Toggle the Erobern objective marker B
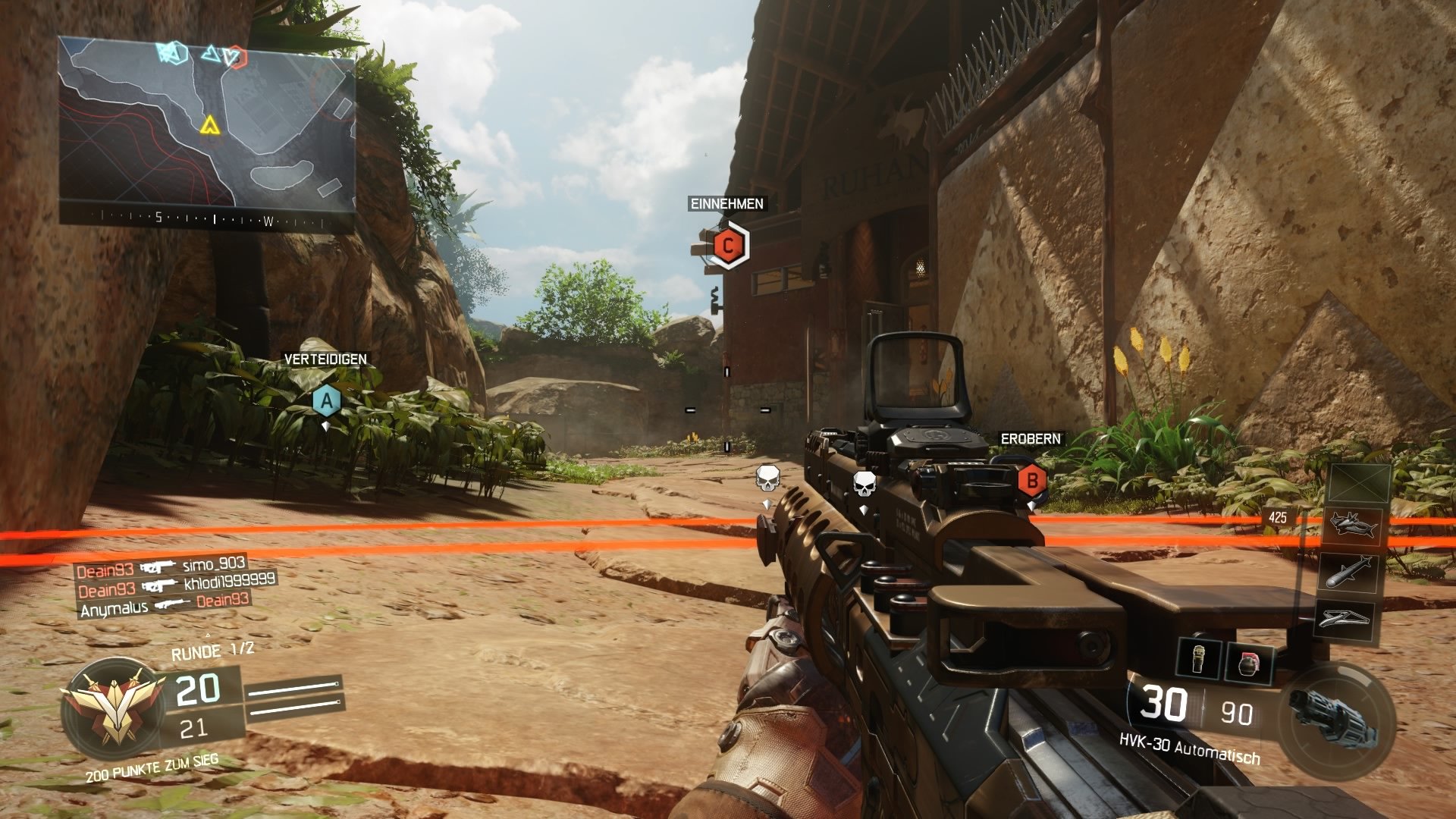The height and width of the screenshot is (819, 1456). pos(1031,480)
